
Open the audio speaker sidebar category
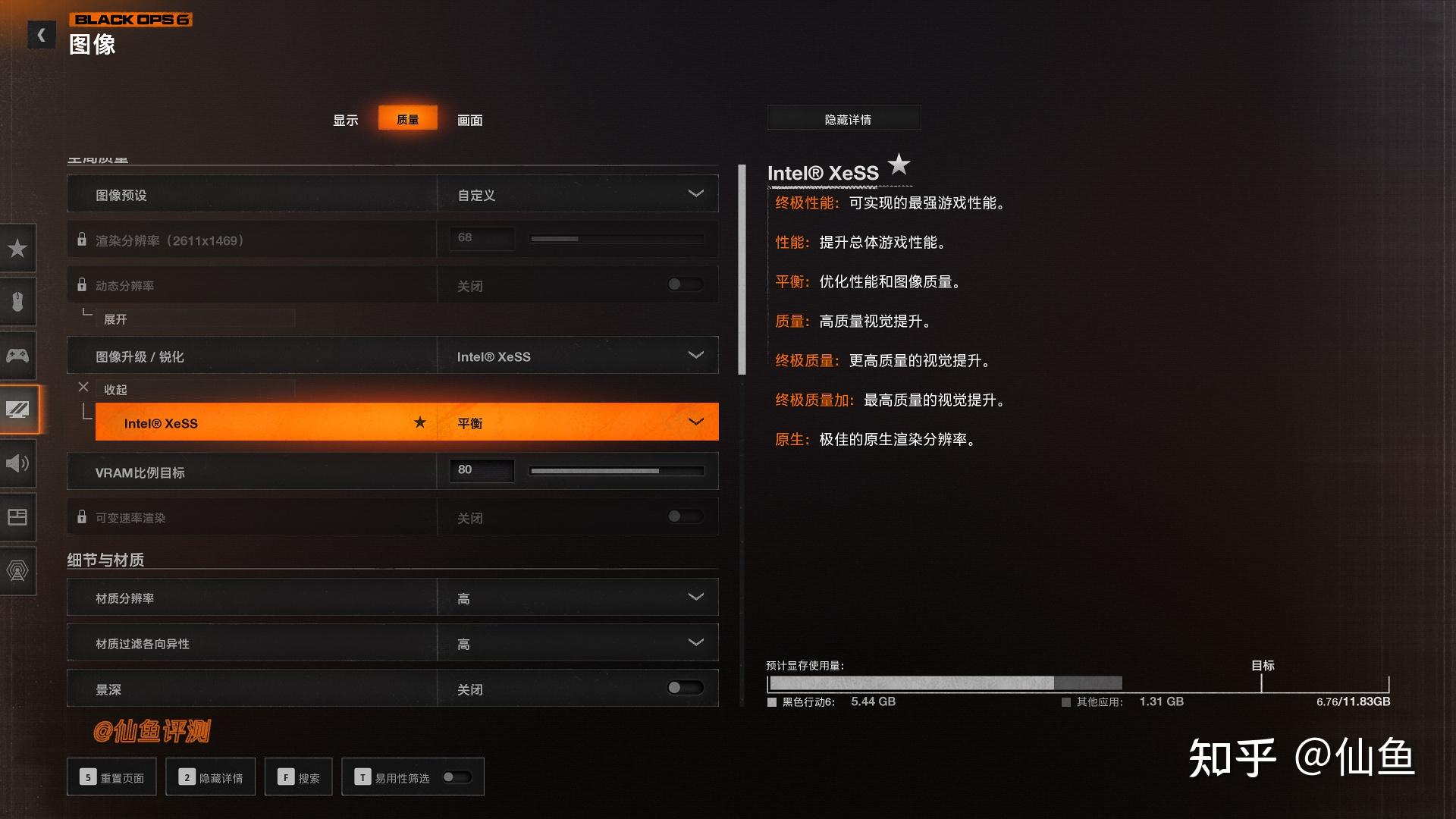pyautogui.click(x=17, y=463)
